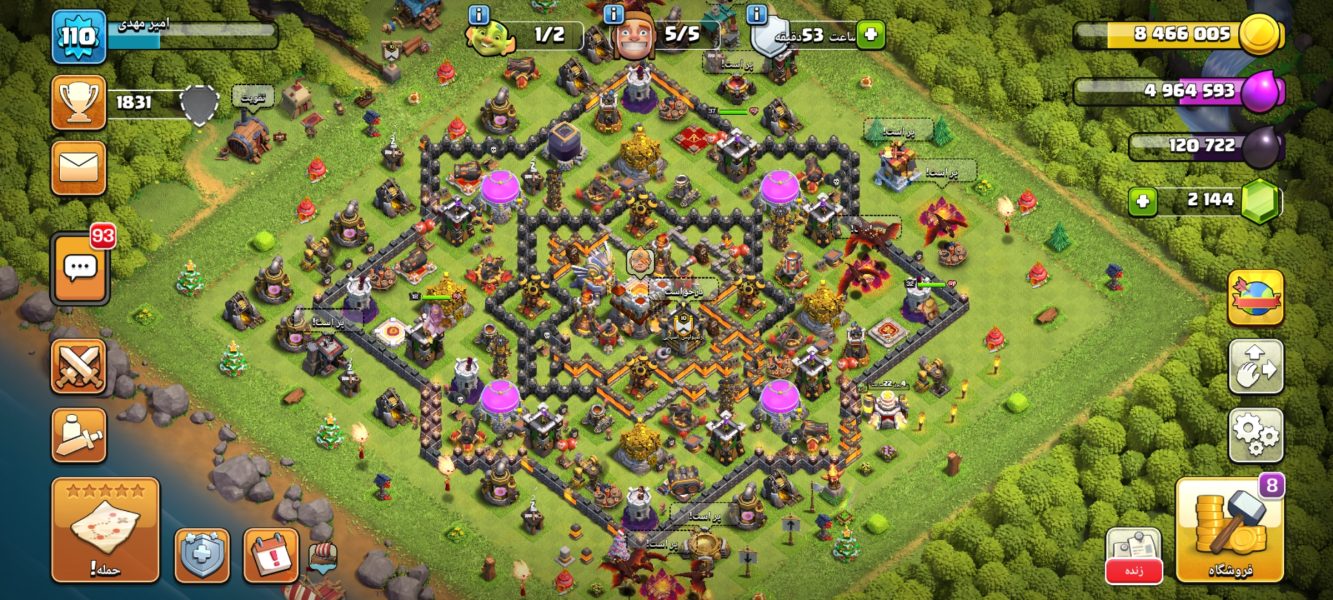Image resolution: width=1333 pixels, height=600 pixels.
Task: Open the chat panel with 93 notifications
Action: [79, 268]
